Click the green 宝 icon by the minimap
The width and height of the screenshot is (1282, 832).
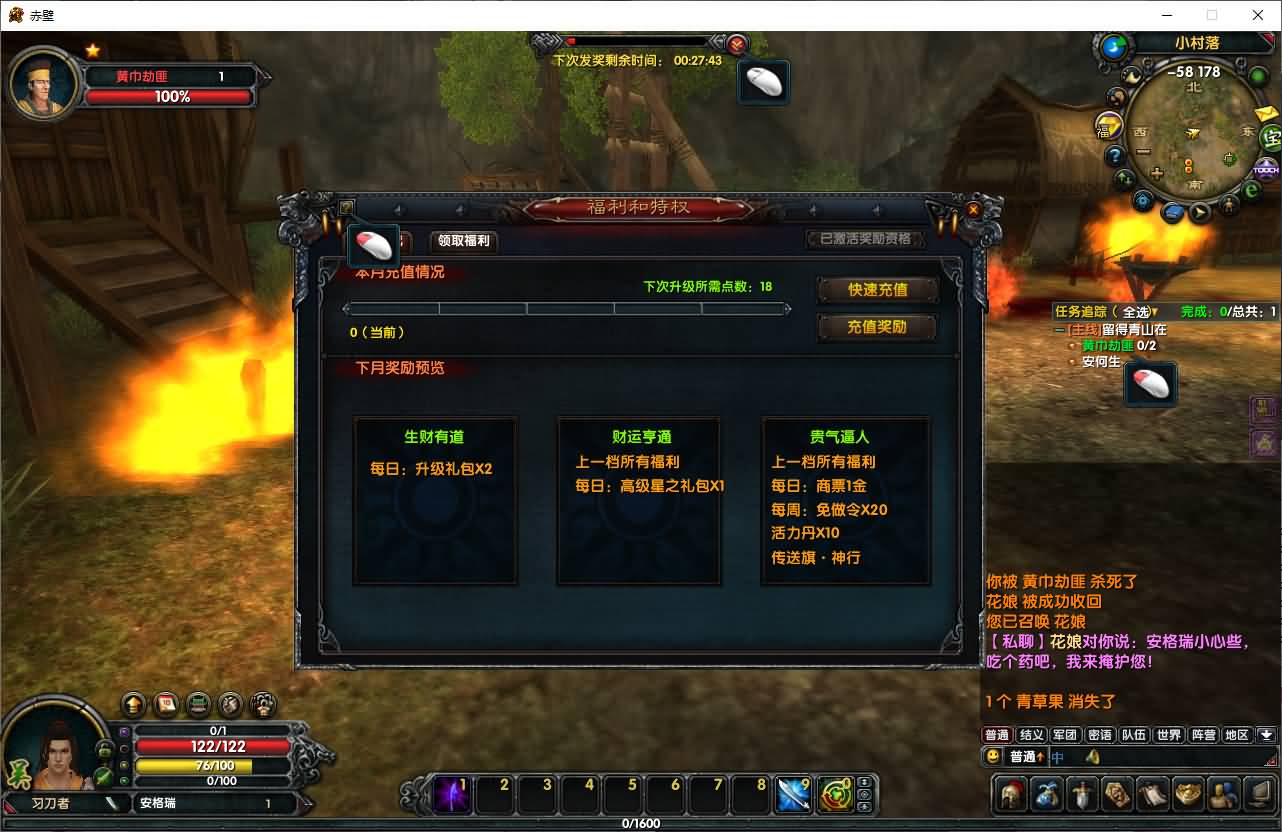[x=1270, y=138]
